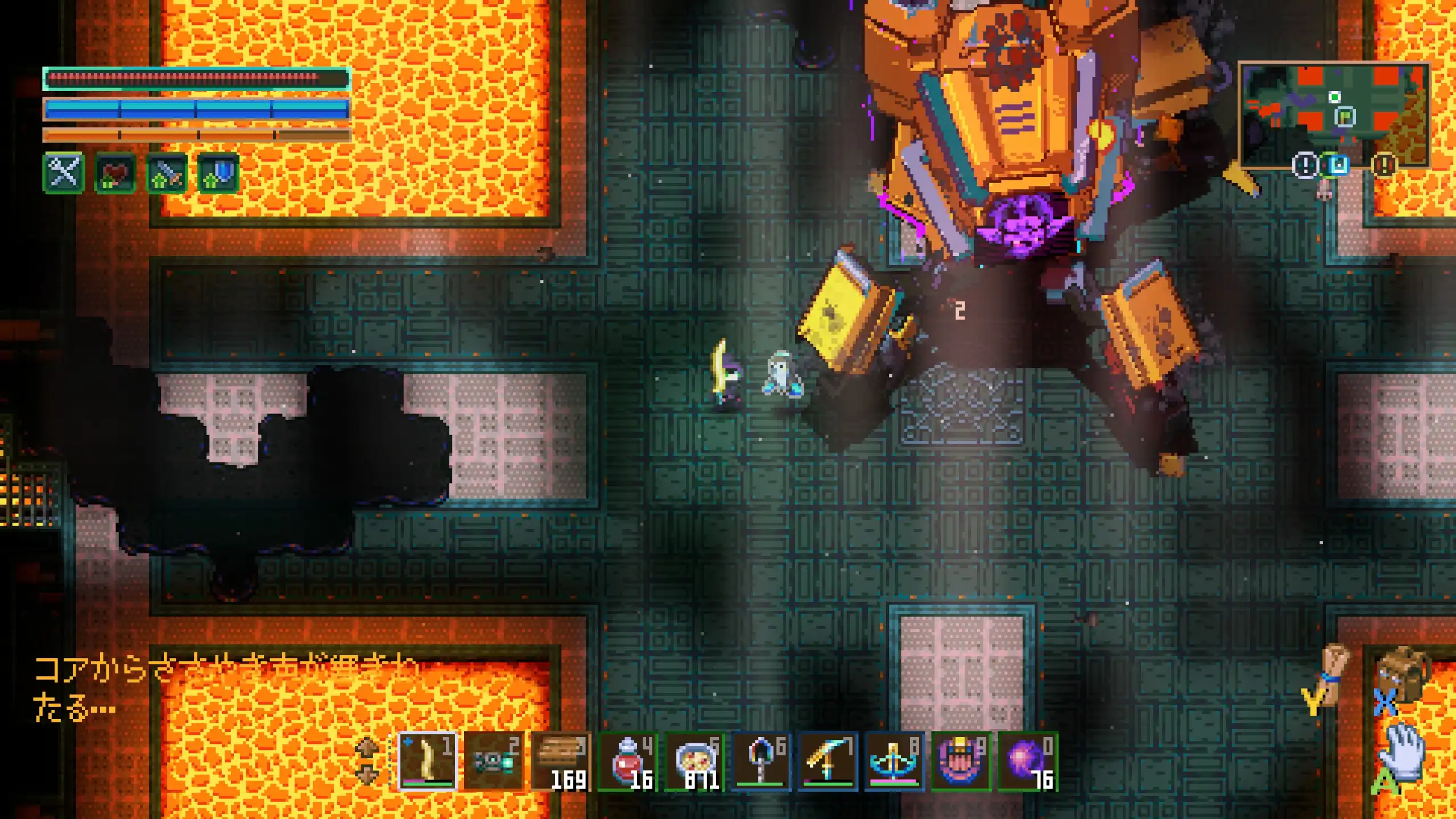Switch hotbar row with the up arrow
This screenshot has height=819, width=1456.
click(367, 746)
